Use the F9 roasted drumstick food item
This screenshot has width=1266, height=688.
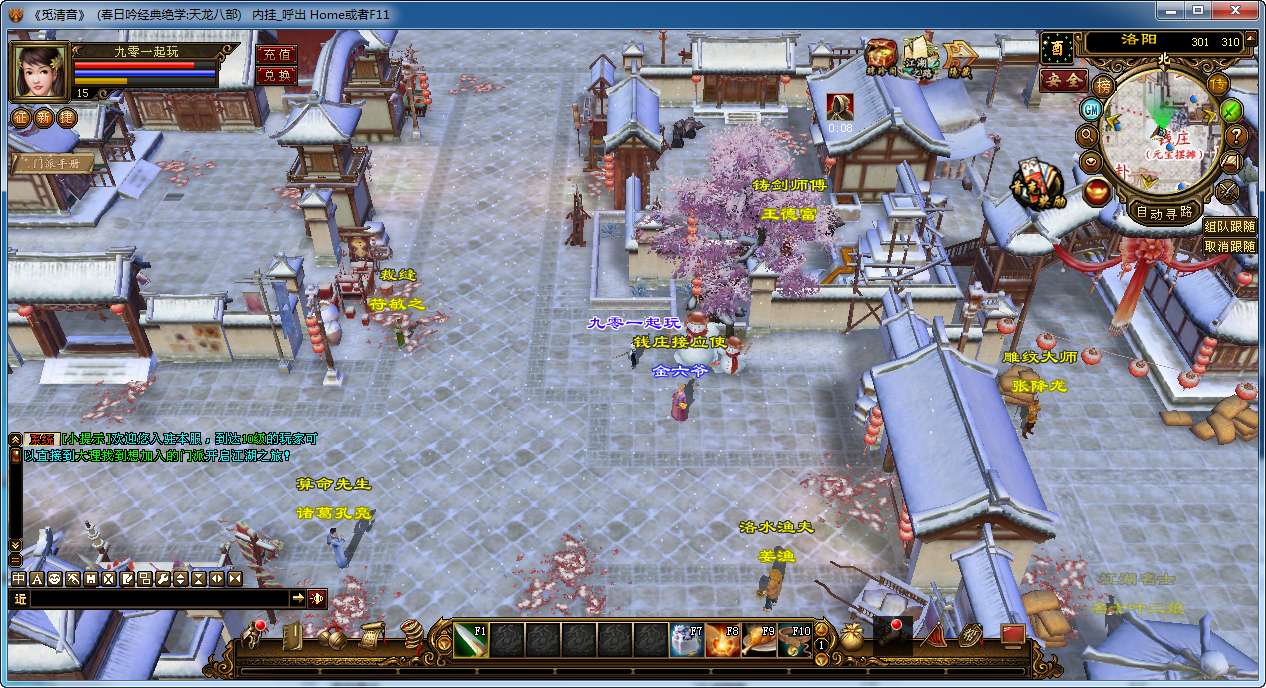(759, 640)
